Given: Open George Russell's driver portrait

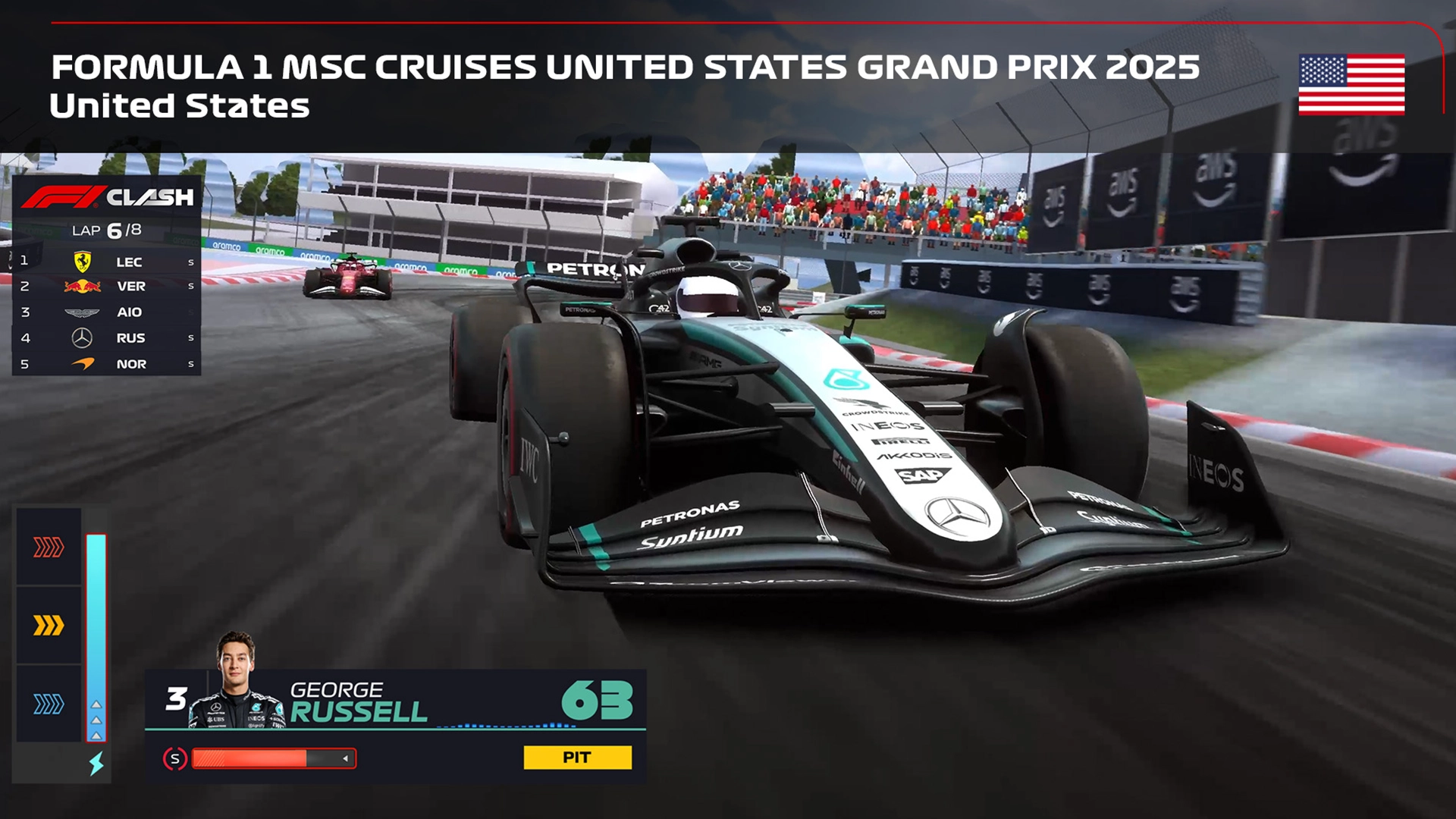Looking at the screenshot, I should click(237, 681).
